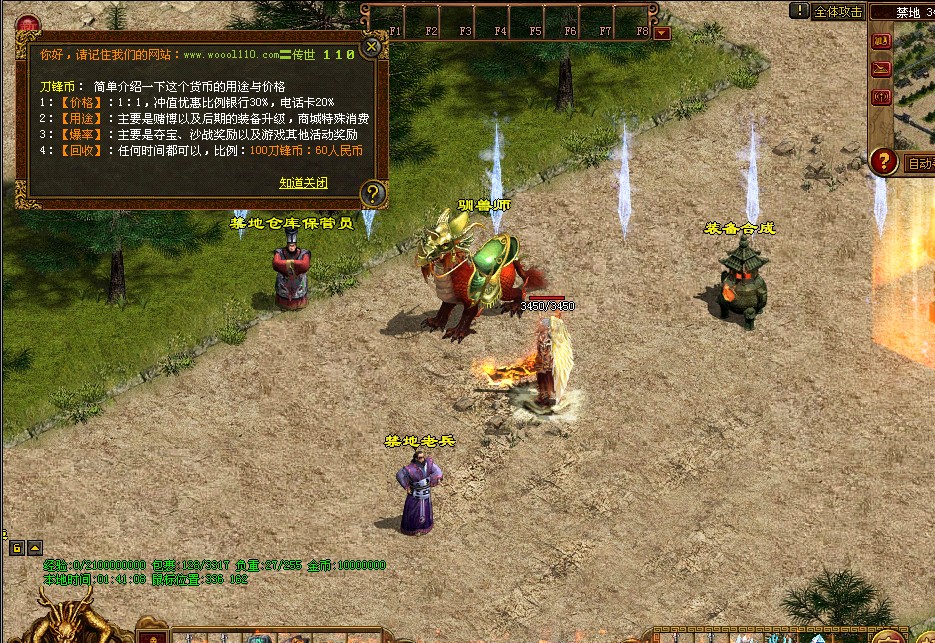
Task: Close the dialog with the X button
Action: click(x=371, y=46)
